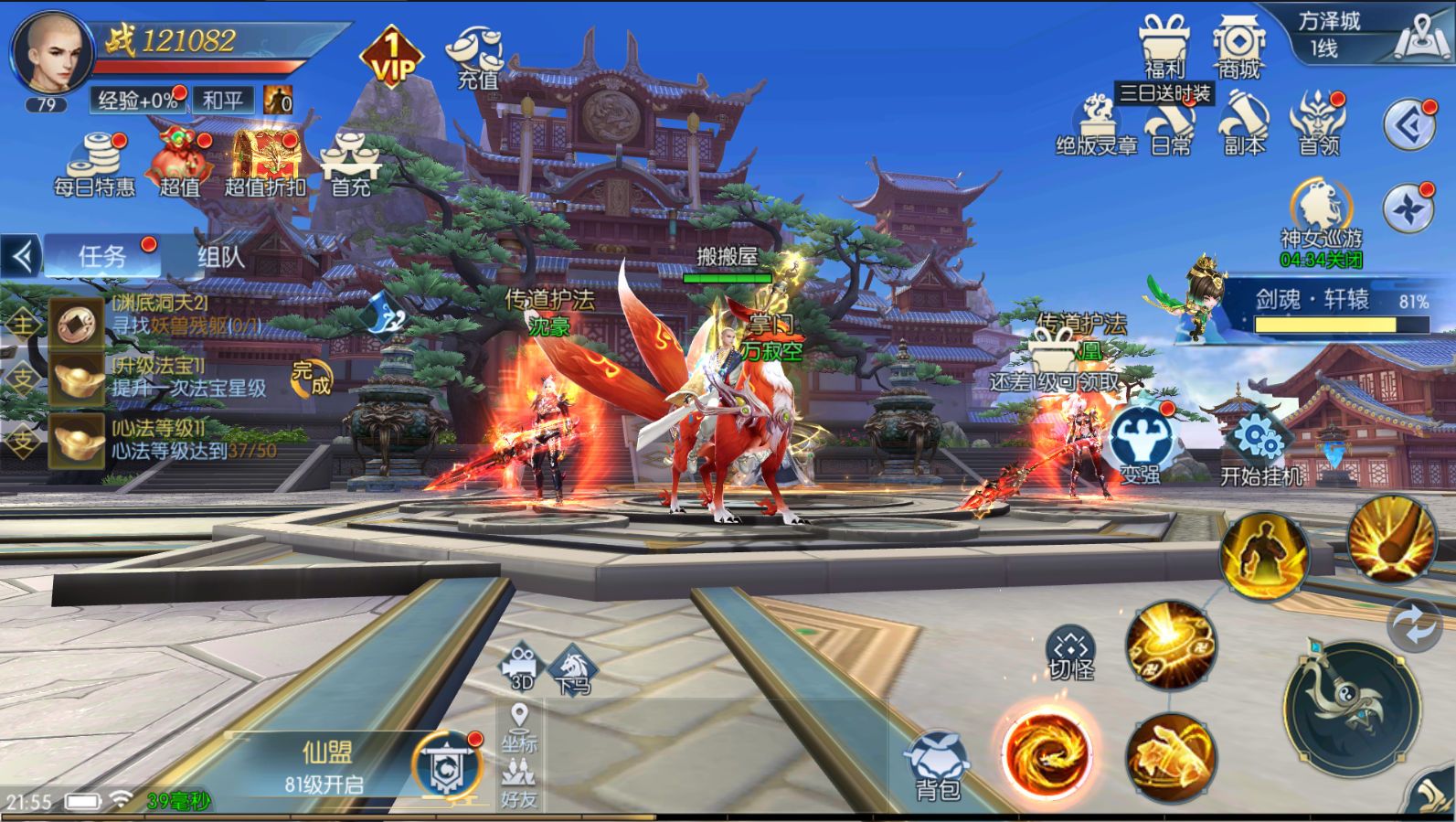Open the 超值折扣 treasure chest offer
This screenshot has height=822, width=1456.
coord(266,165)
